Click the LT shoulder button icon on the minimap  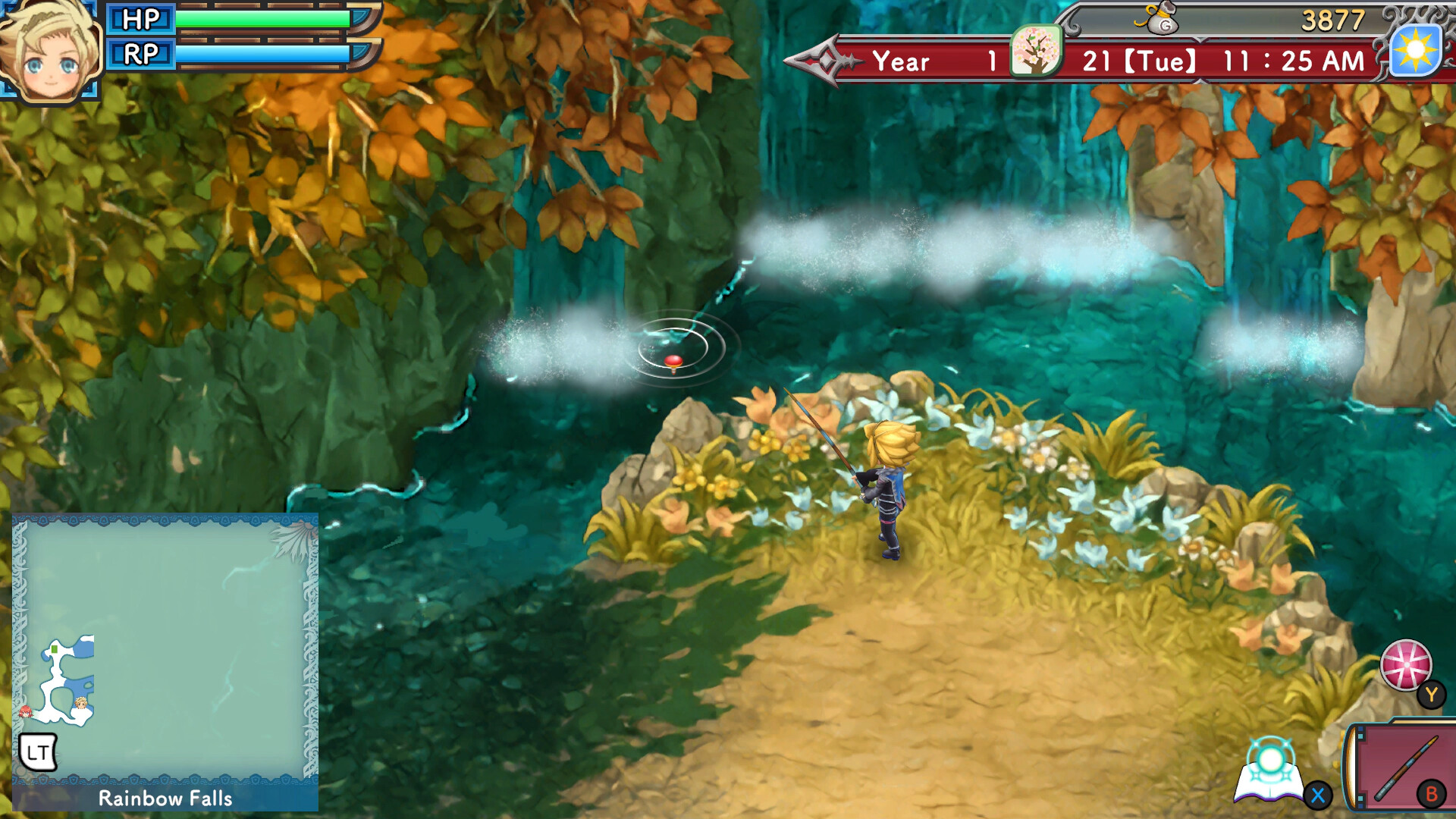(39, 753)
